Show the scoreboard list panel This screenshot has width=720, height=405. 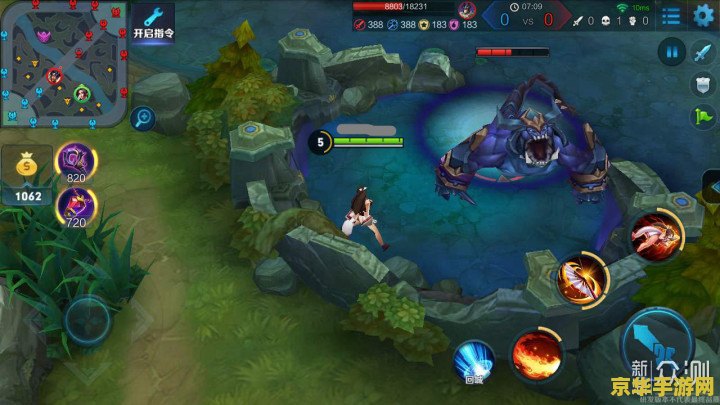(x=672, y=16)
